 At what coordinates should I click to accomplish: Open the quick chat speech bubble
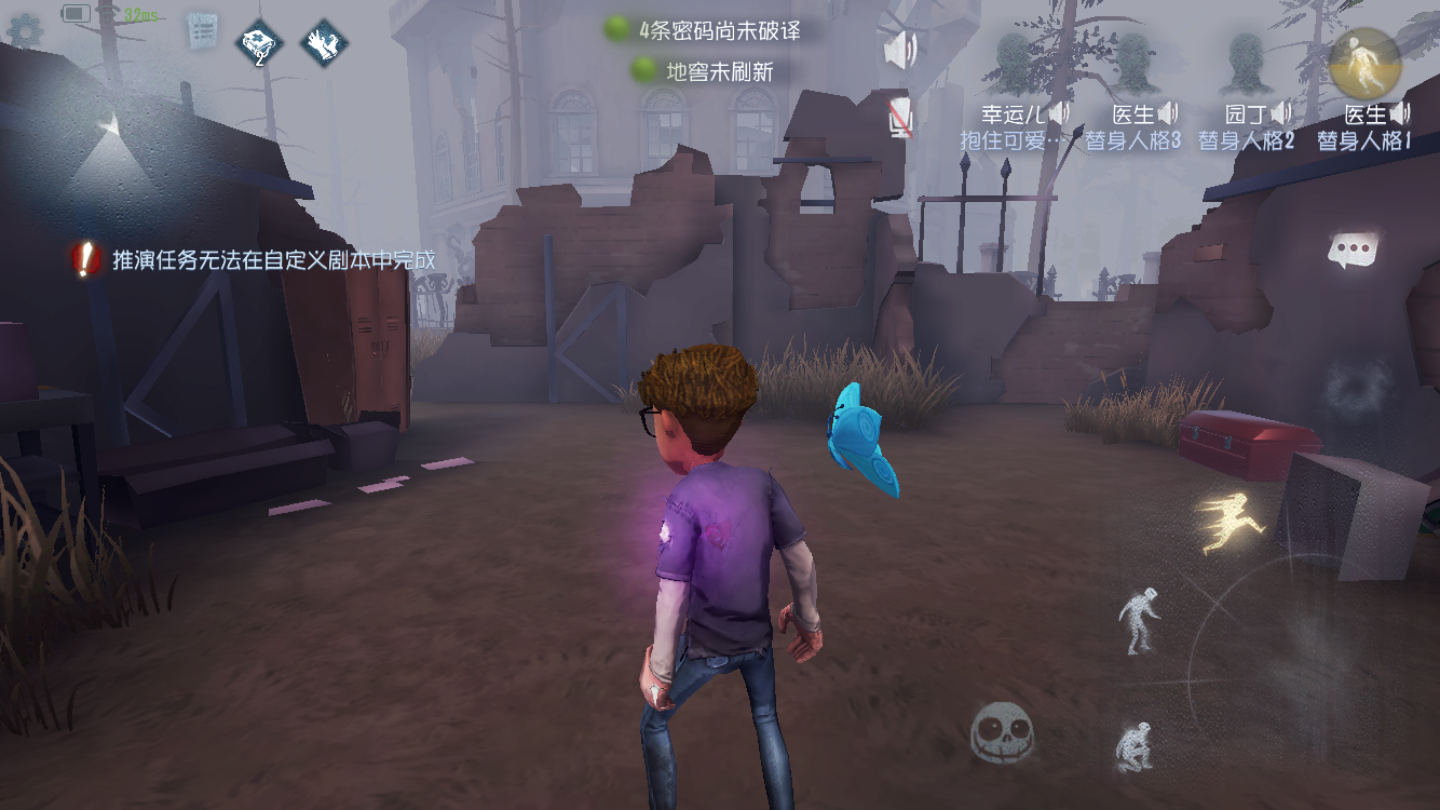point(1353,250)
